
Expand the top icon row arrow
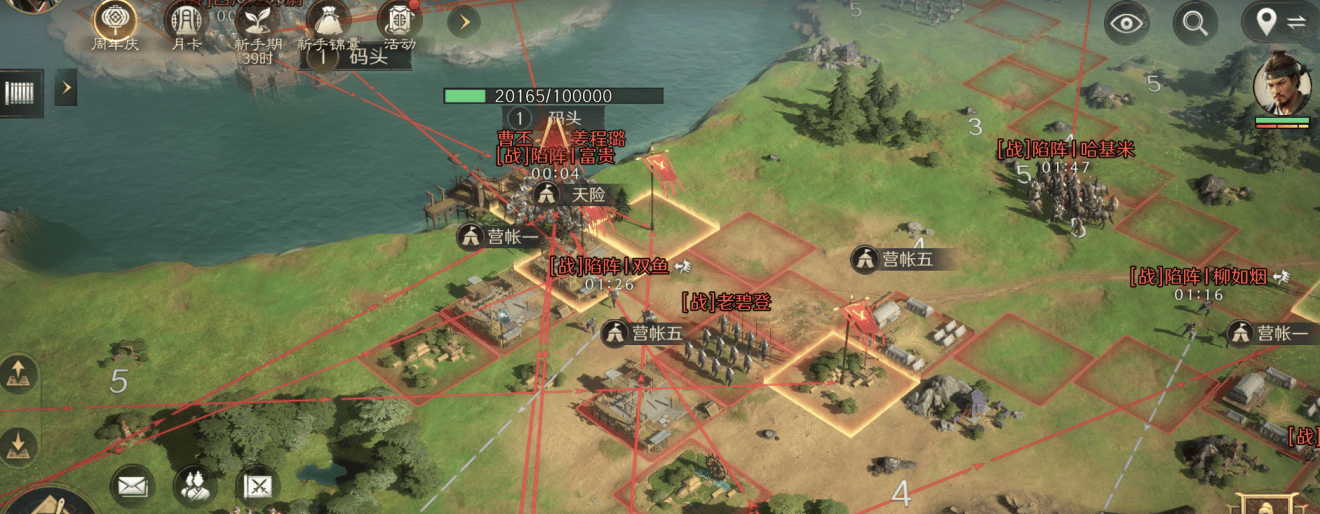coord(464,21)
